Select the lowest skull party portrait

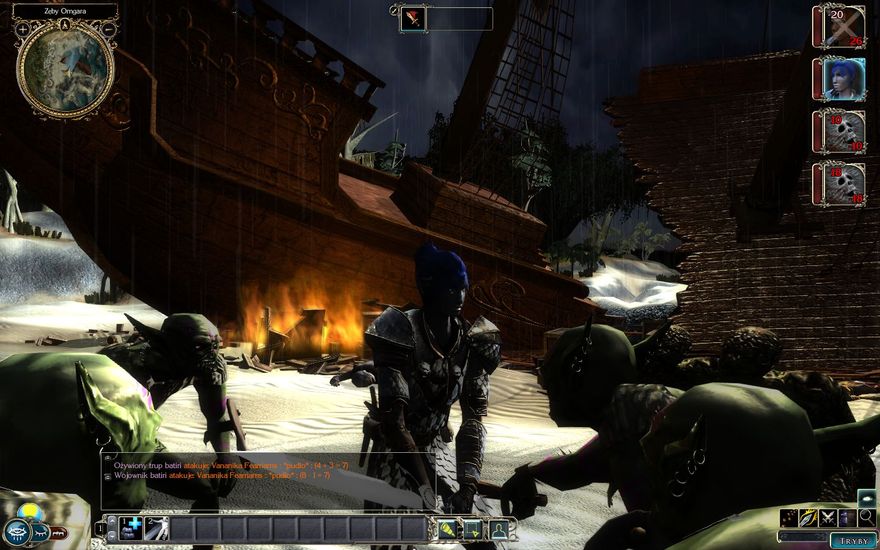pos(840,184)
